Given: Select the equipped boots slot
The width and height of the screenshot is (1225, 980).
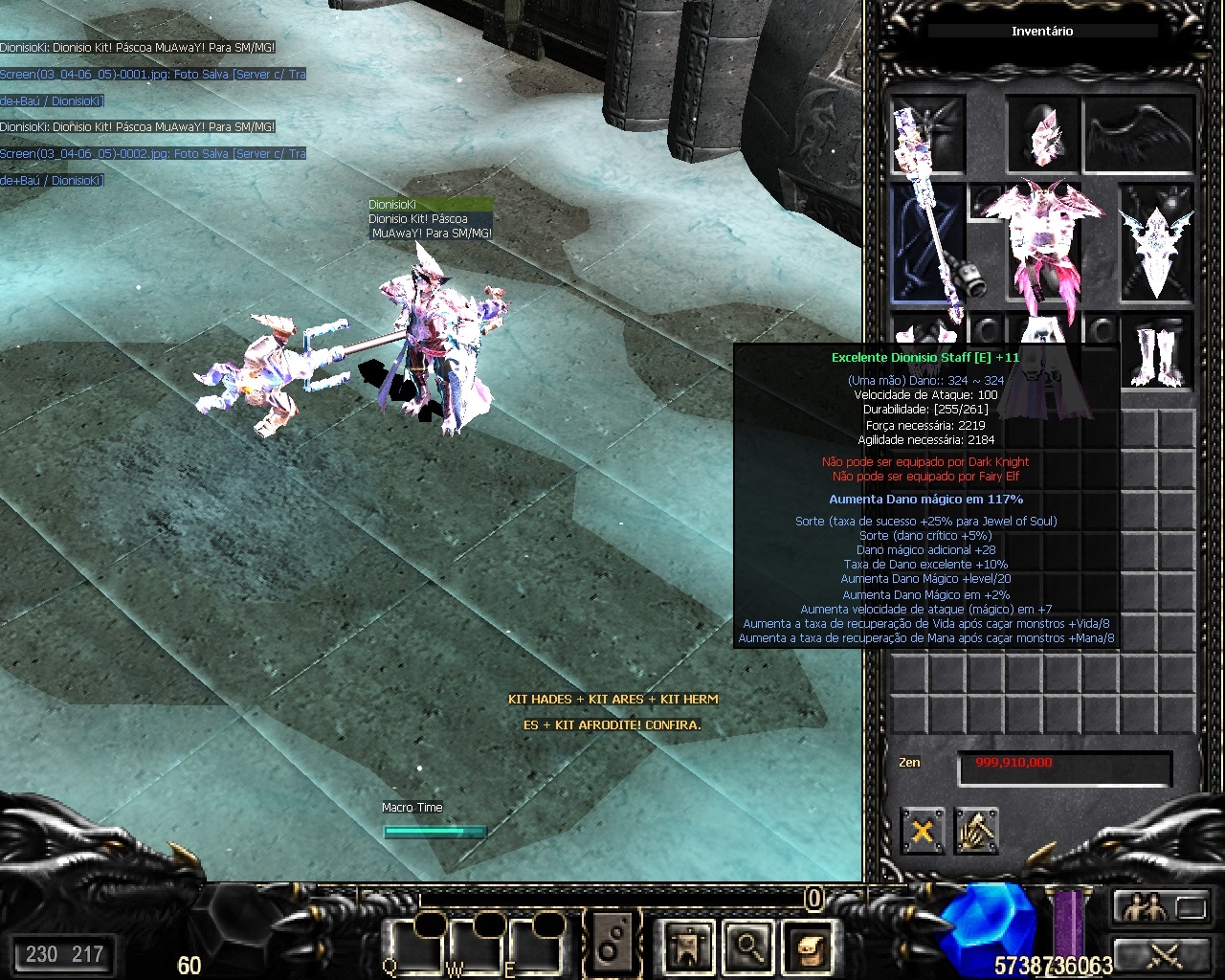Looking at the screenshot, I should tap(1158, 351).
